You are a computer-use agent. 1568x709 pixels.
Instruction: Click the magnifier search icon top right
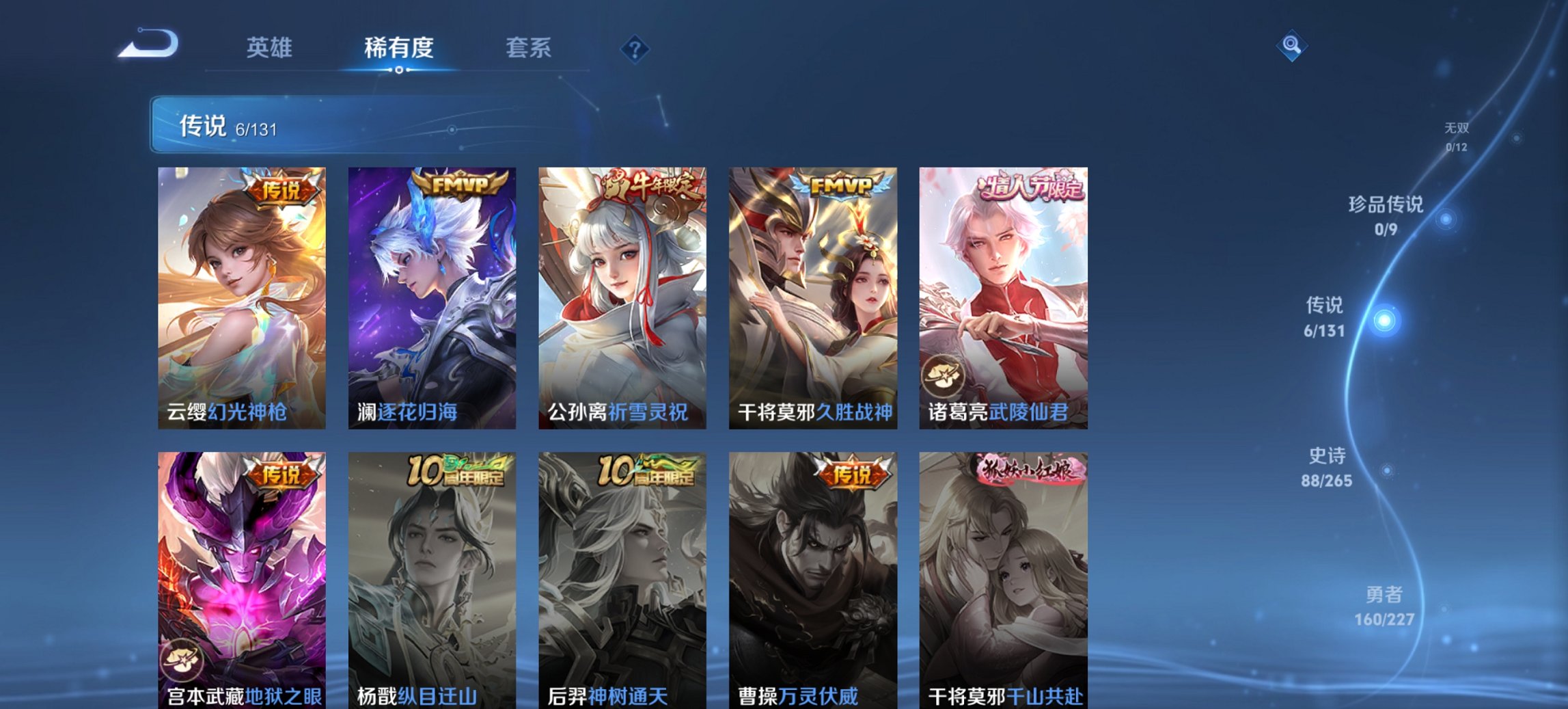coord(1291,46)
